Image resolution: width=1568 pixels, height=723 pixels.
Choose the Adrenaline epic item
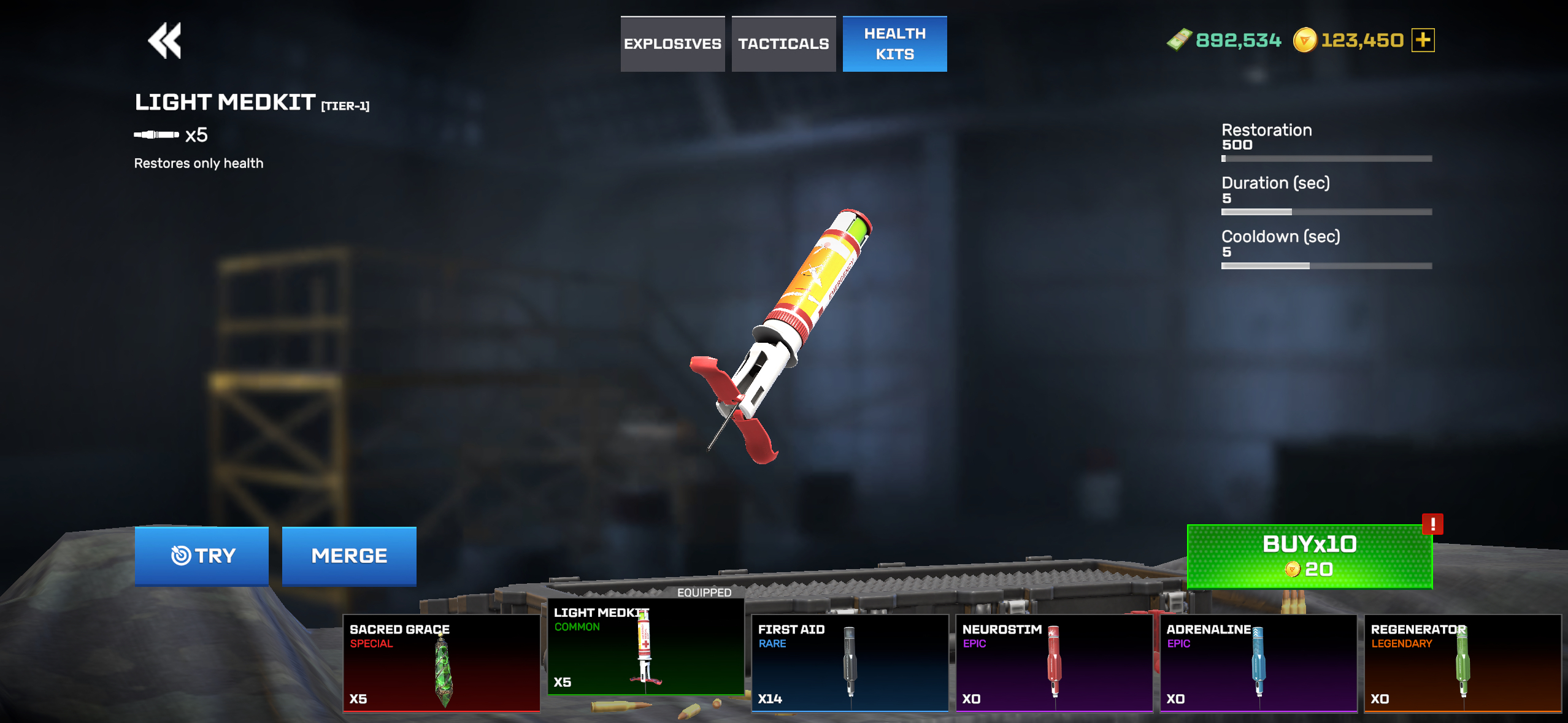click(1258, 663)
